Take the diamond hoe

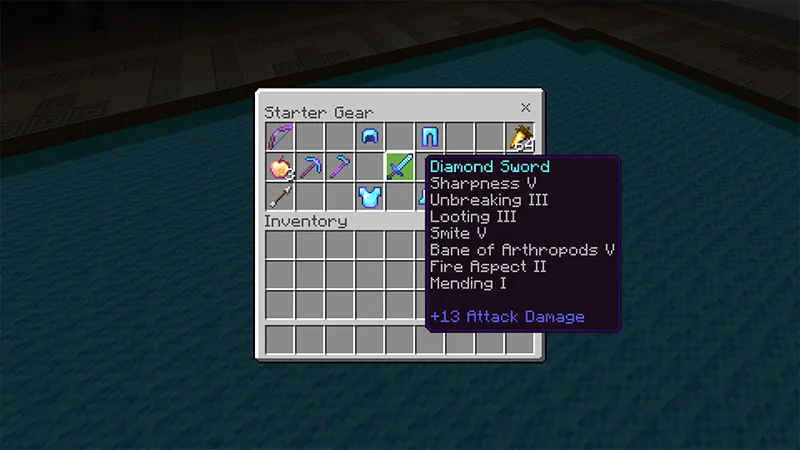tap(340, 166)
